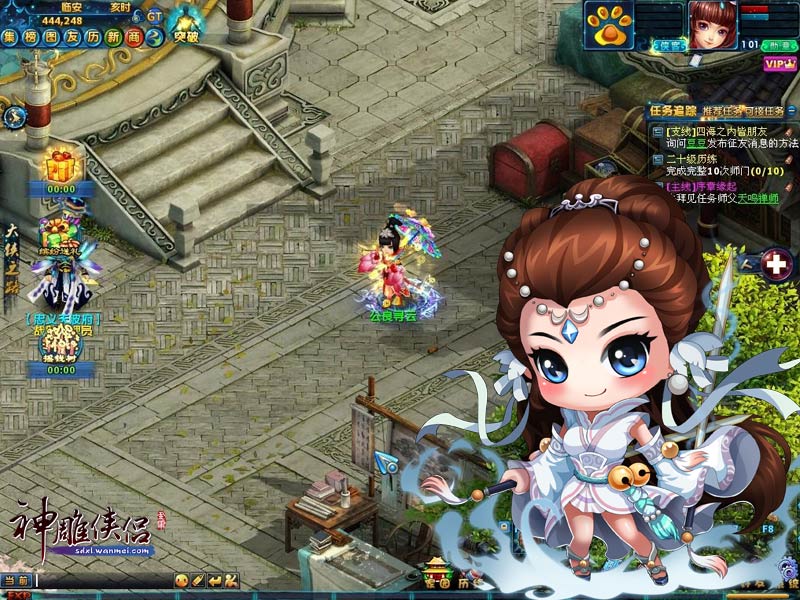Open the golden gift box reward
Screen dimensions: 800x600
[x=61, y=163]
